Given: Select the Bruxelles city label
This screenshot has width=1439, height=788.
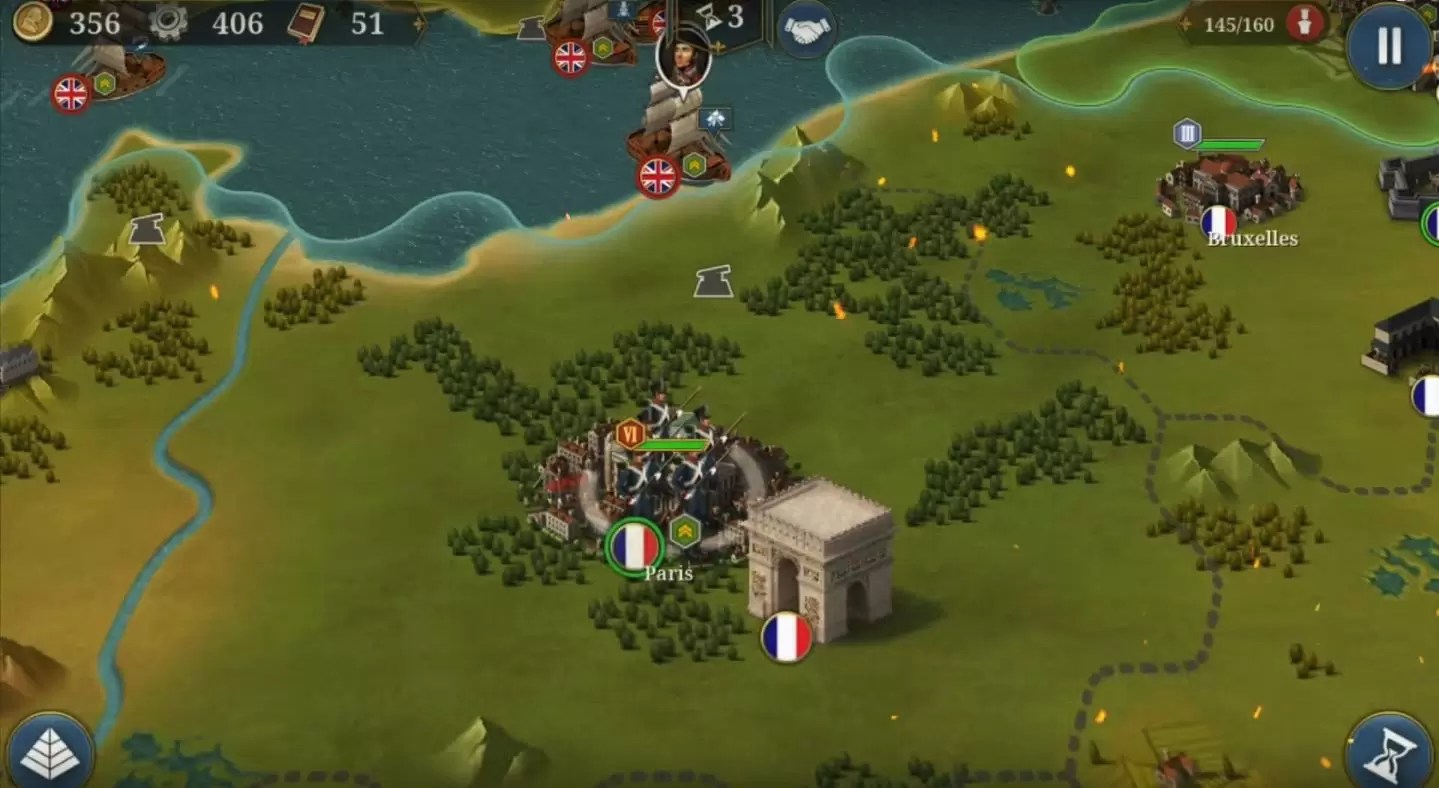Looking at the screenshot, I should [1253, 238].
